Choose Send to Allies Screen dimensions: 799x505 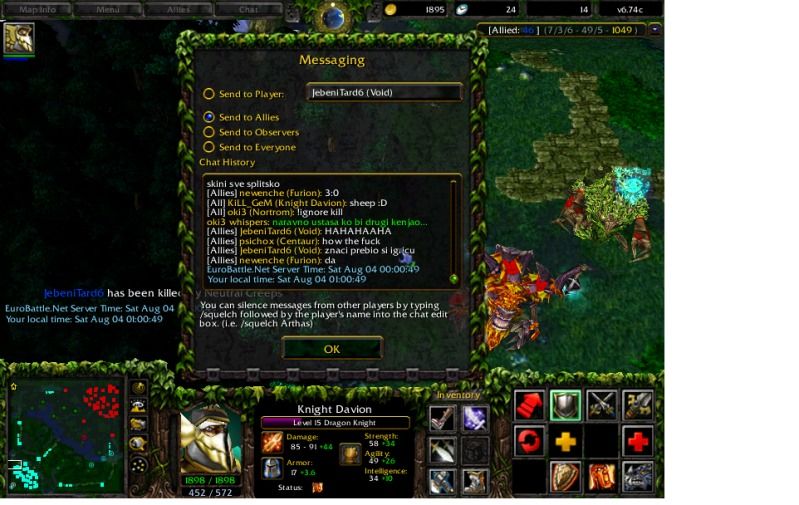tap(209, 117)
